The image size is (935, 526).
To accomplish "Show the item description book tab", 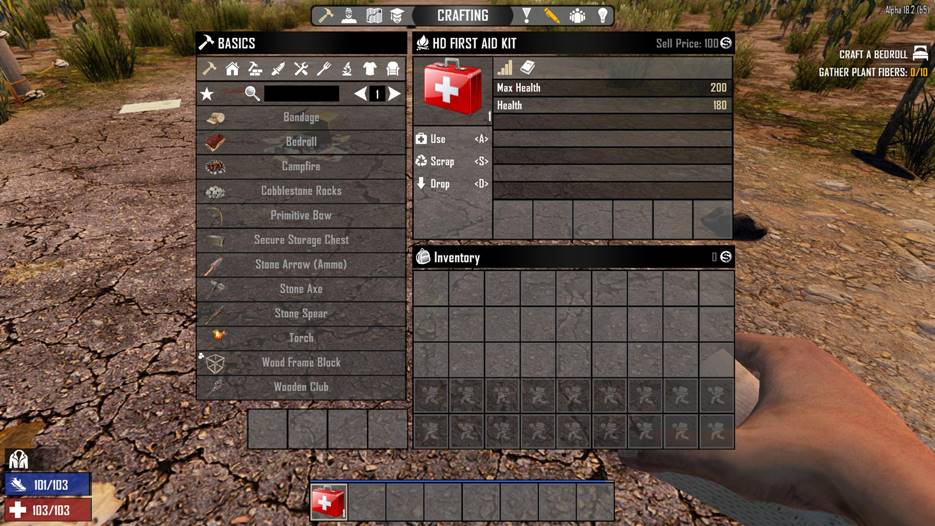I will point(528,68).
